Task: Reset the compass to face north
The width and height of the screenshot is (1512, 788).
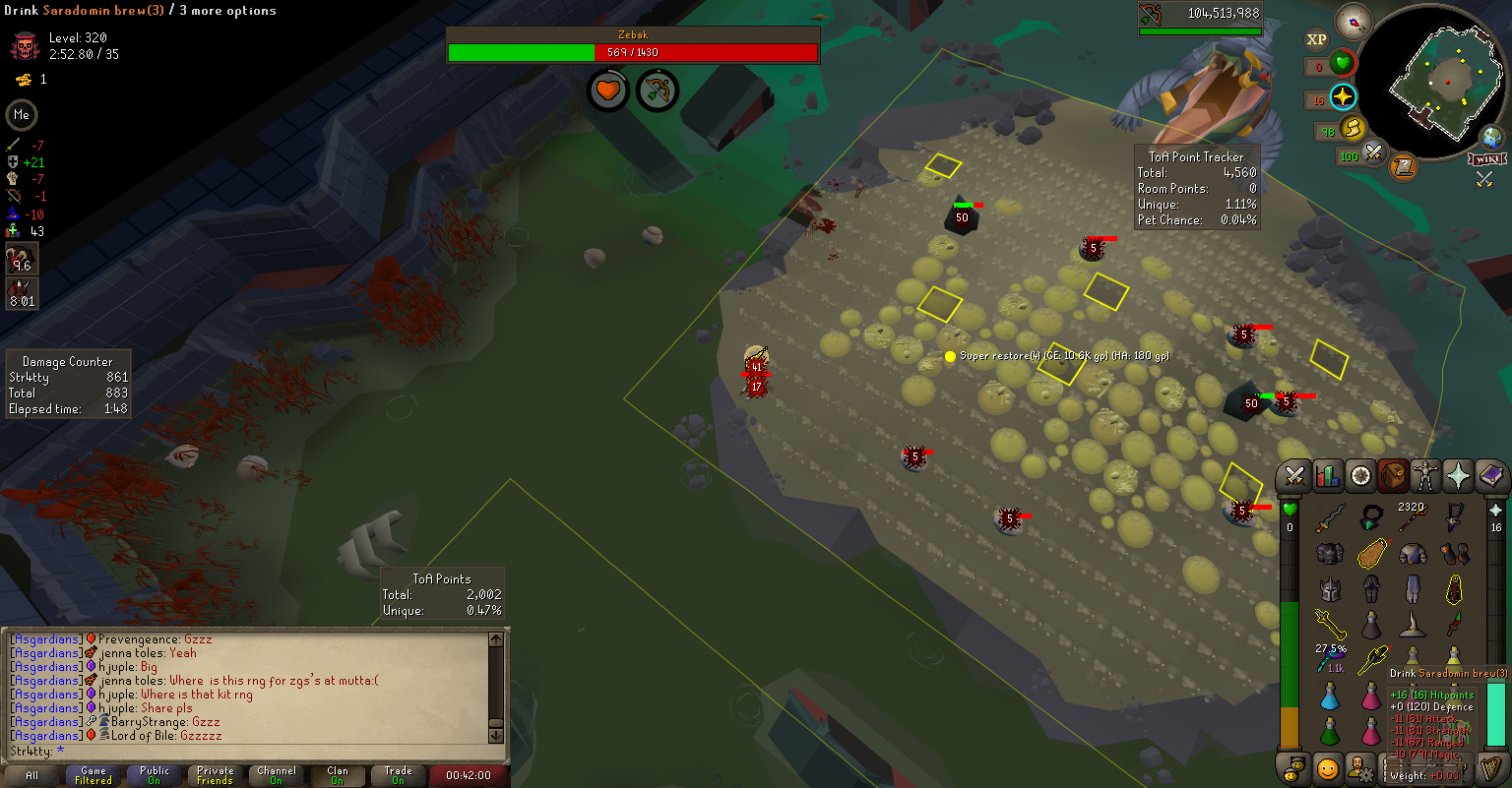Action: coord(1354,22)
